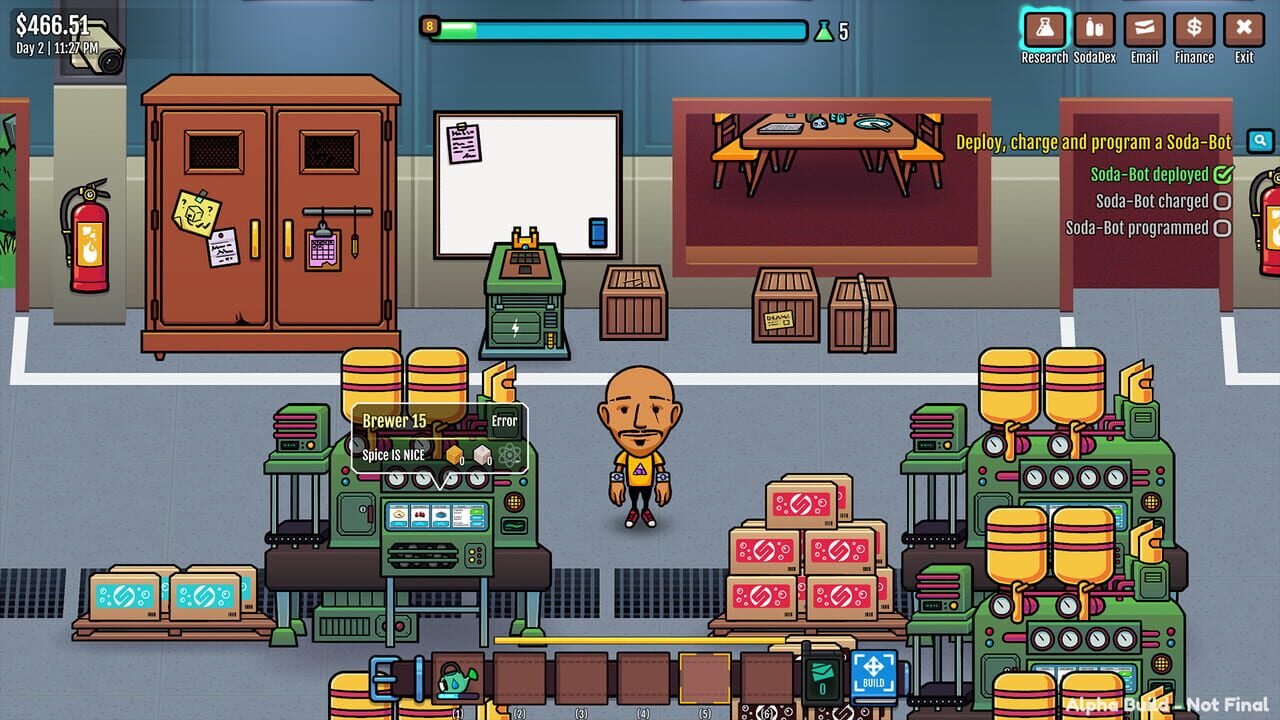This screenshot has height=720, width=1280.
Task: Check your Email inbox
Action: tap(1144, 30)
